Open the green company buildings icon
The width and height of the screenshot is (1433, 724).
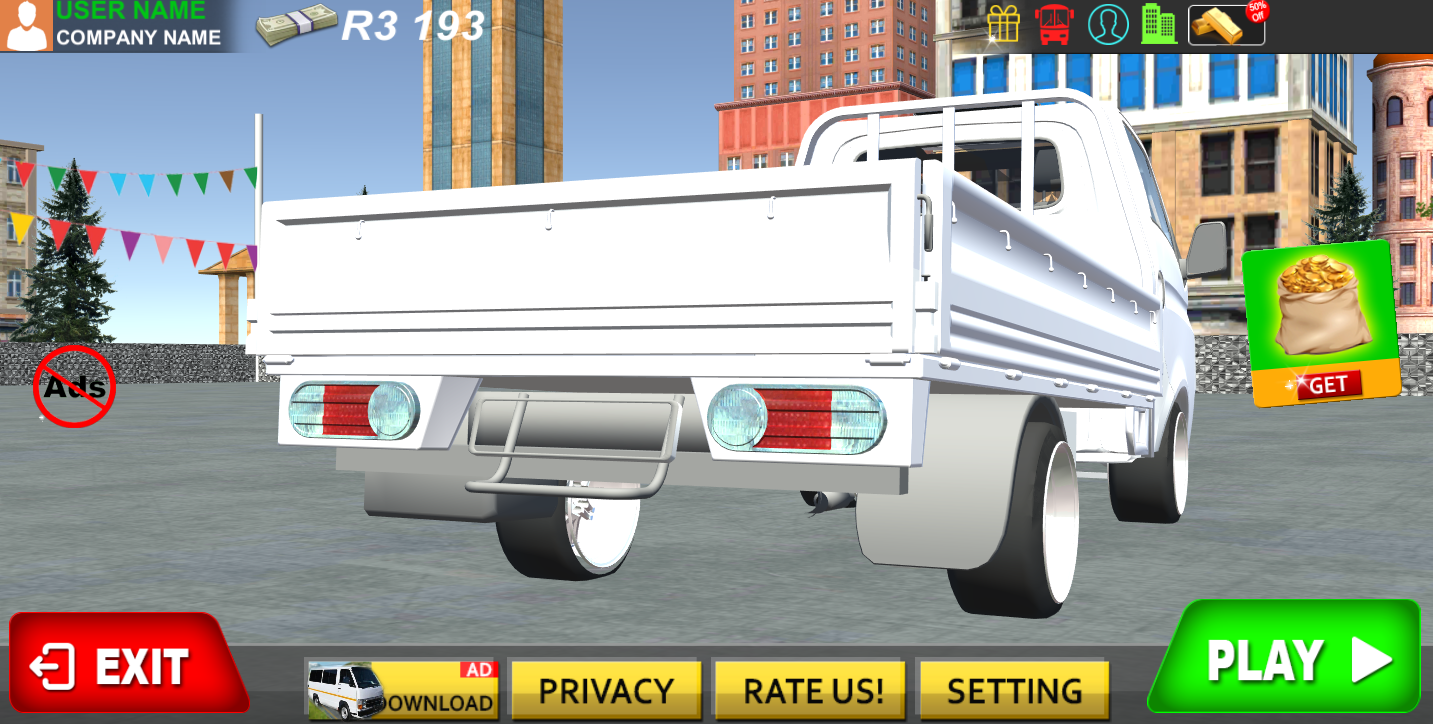1158,25
